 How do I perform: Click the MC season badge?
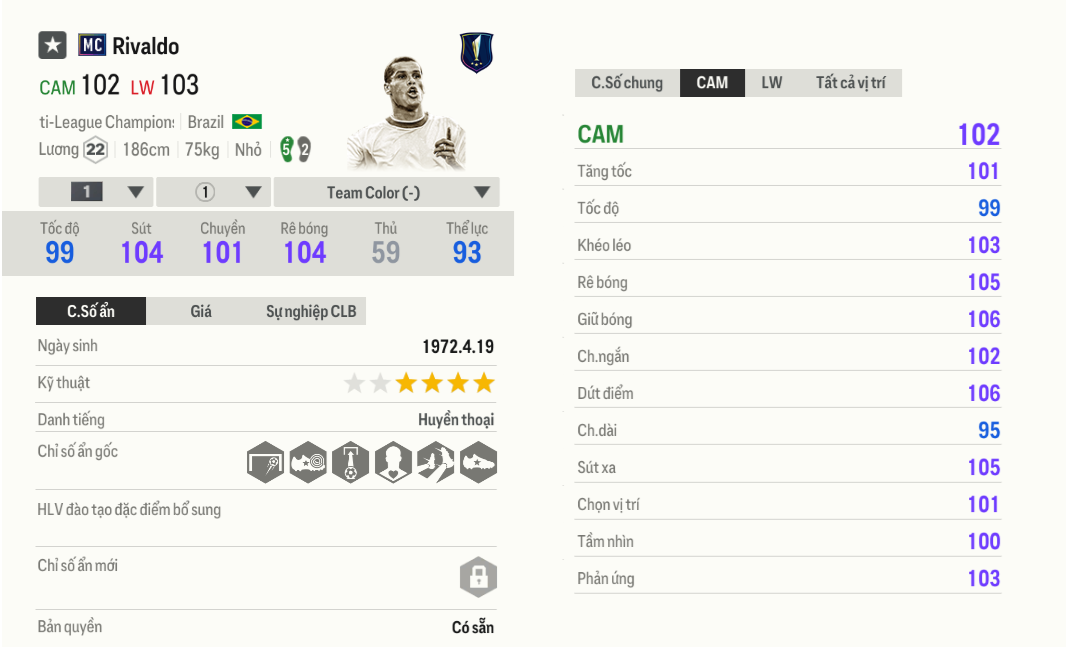[92, 46]
